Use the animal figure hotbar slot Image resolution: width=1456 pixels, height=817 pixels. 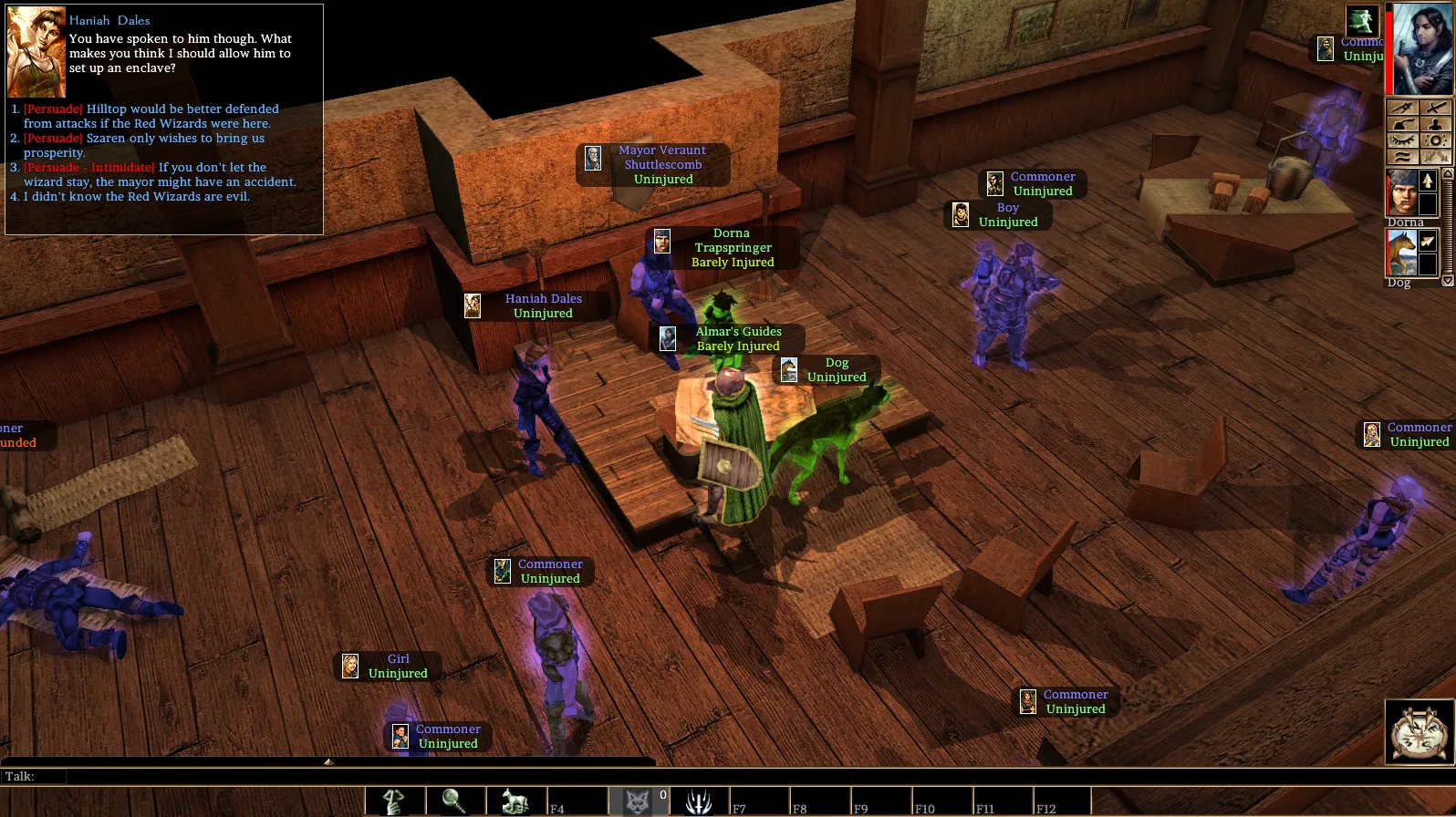coord(515,801)
